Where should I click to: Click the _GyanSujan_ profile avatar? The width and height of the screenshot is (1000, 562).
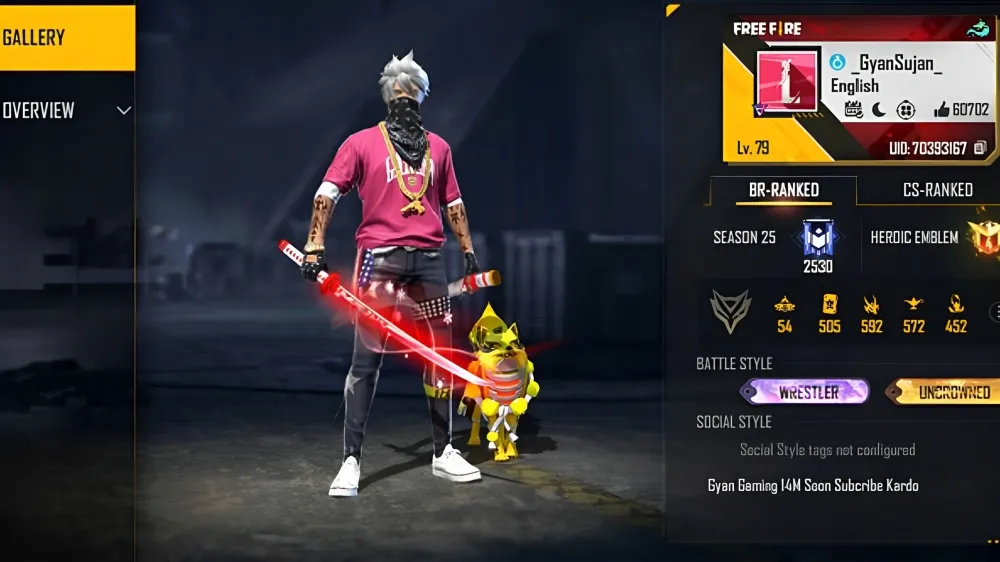(x=789, y=84)
